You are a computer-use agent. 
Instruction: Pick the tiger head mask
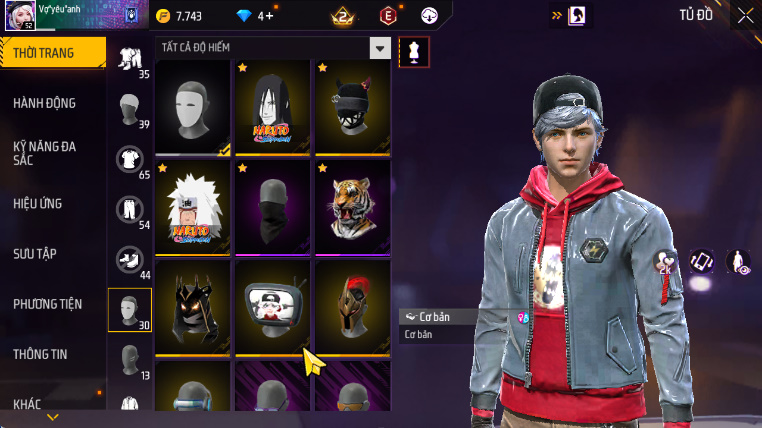coord(352,207)
